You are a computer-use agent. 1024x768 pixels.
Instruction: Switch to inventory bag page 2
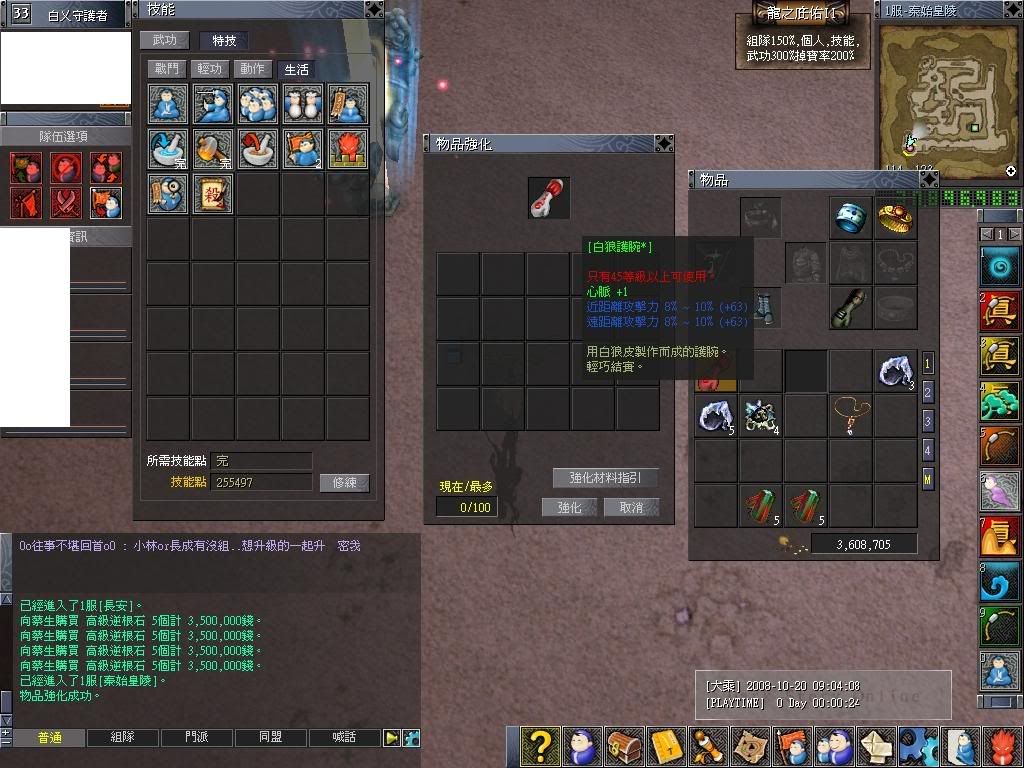928,392
